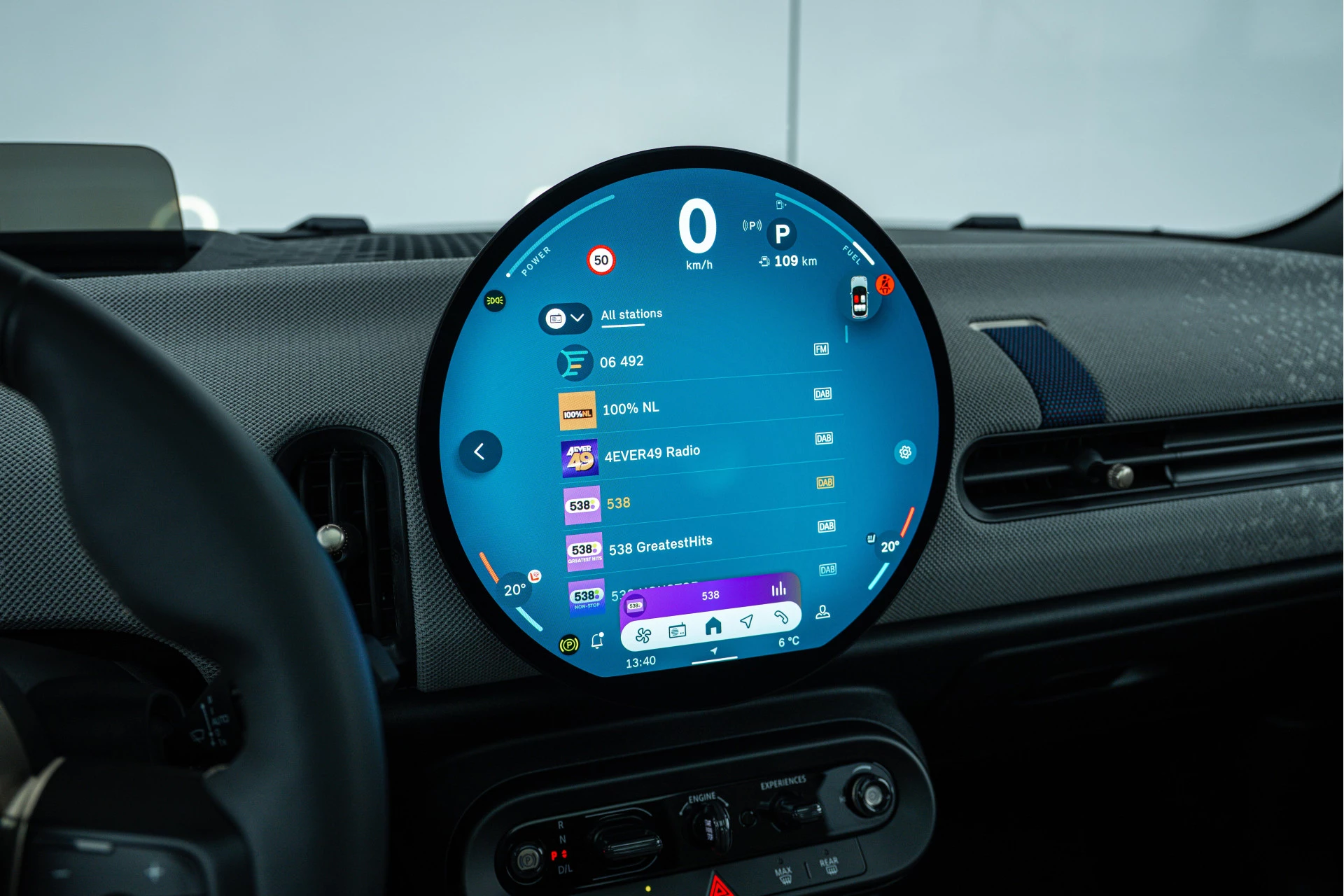Open the radio media shortcut
The height and width of the screenshot is (896, 1344).
[x=677, y=631]
